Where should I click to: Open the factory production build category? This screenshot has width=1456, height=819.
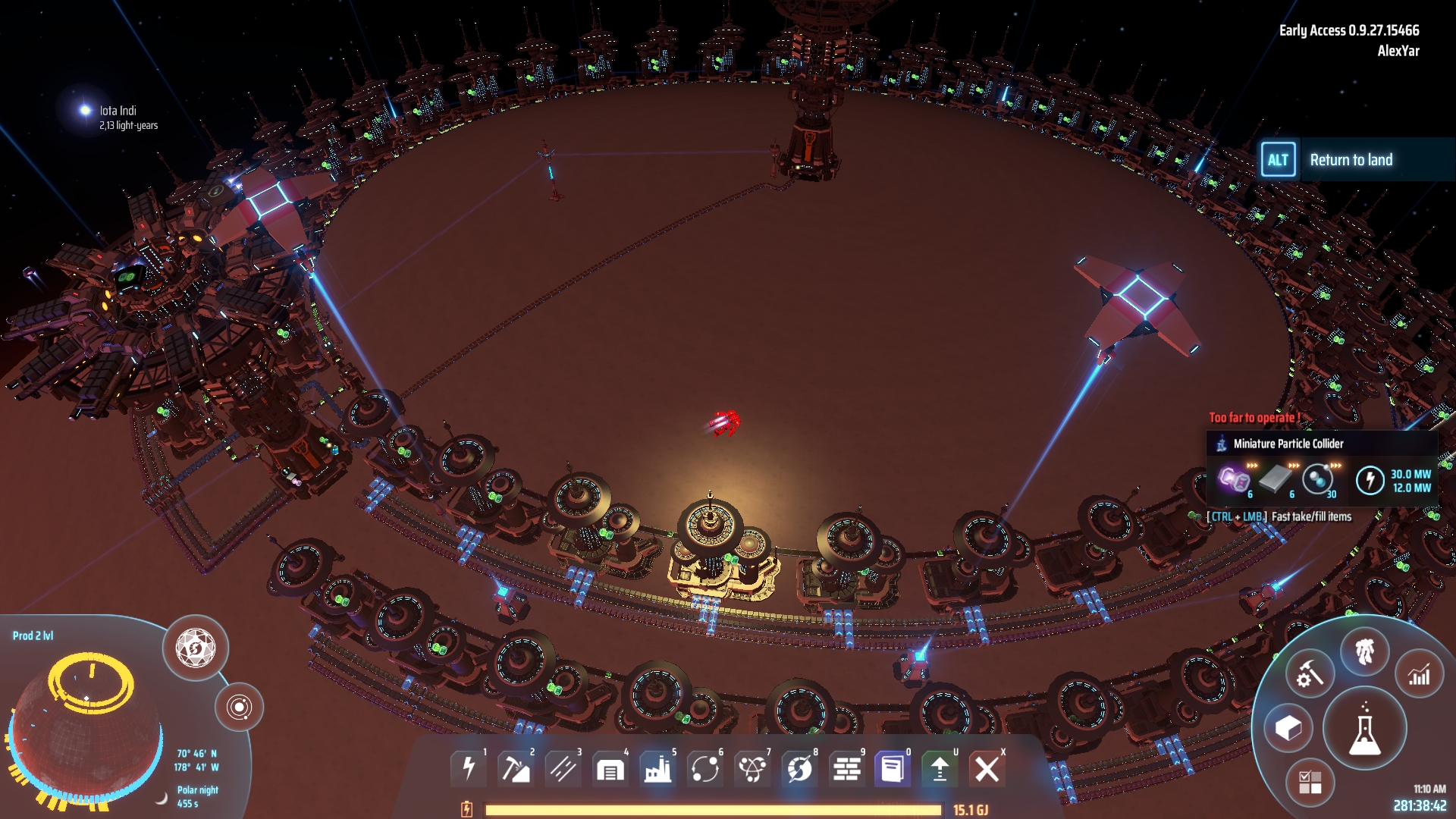[657, 769]
